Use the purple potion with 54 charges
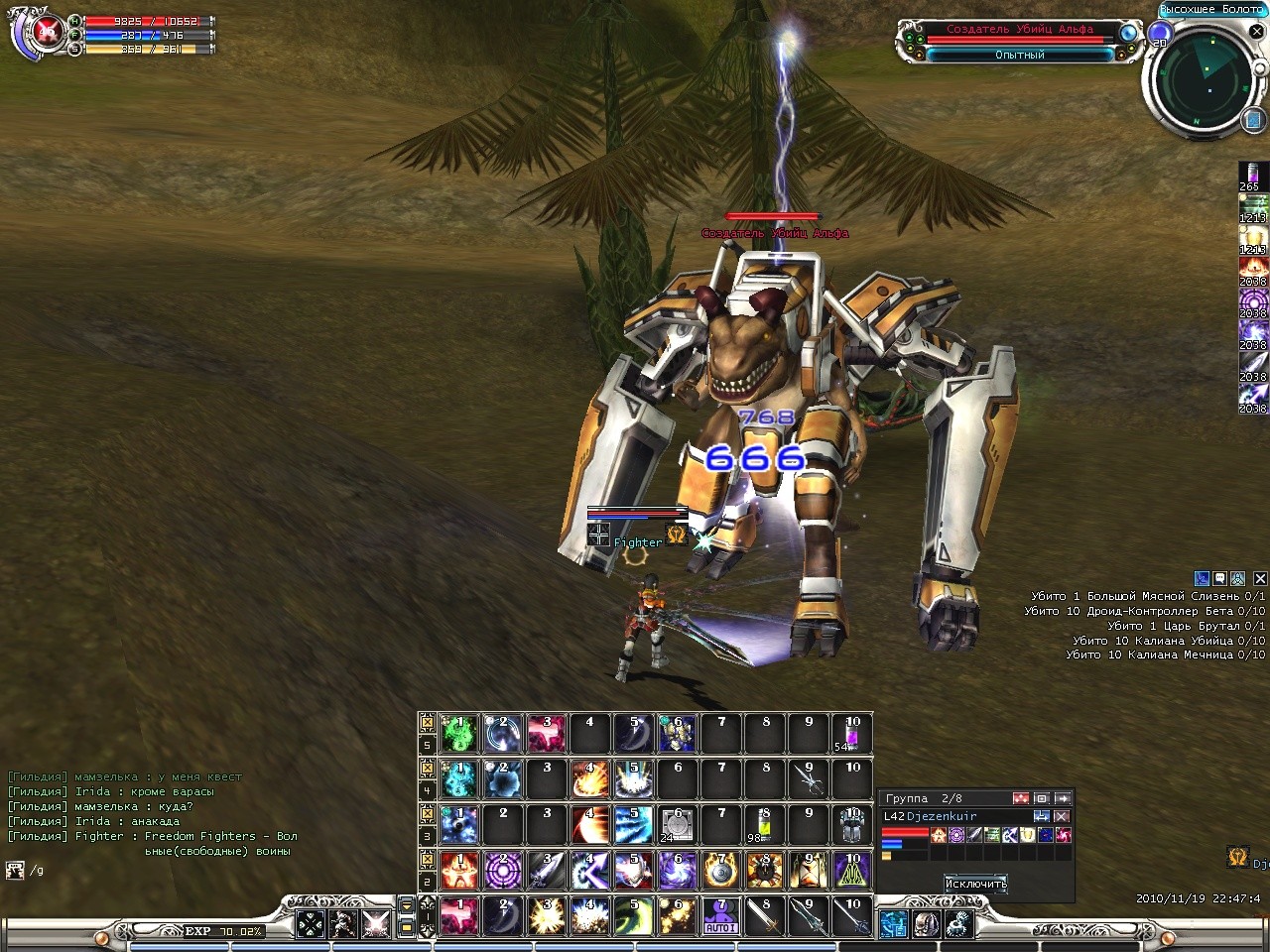 point(852,734)
